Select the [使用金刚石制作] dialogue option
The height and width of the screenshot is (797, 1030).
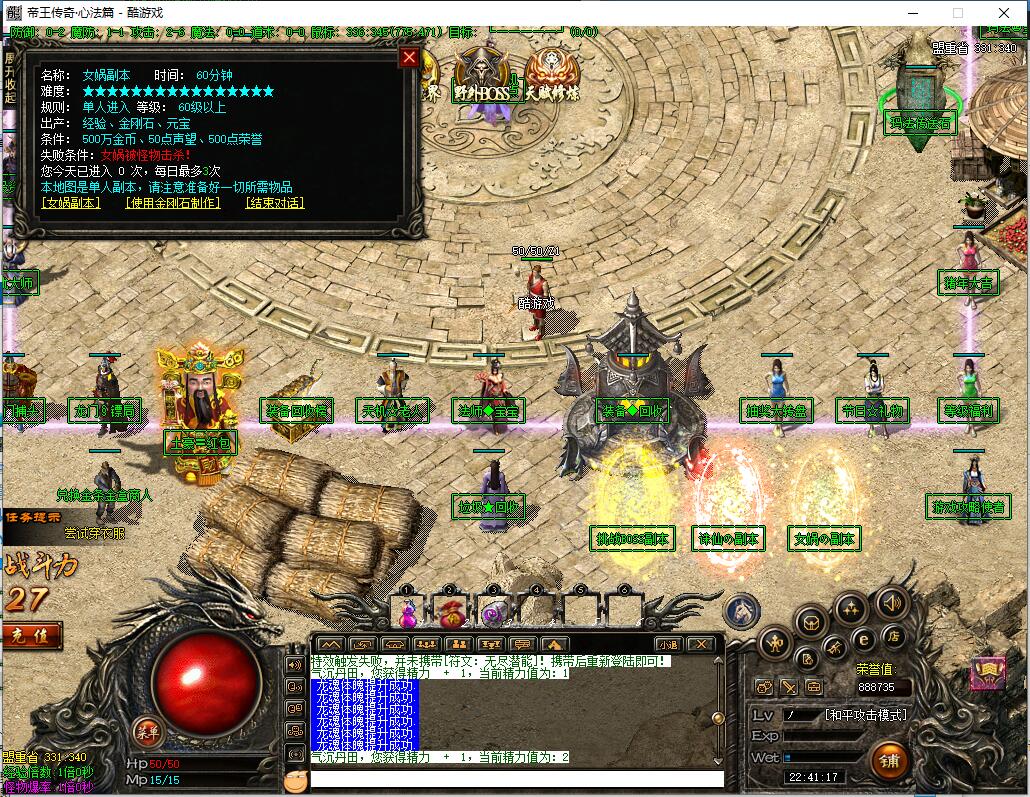[172, 203]
